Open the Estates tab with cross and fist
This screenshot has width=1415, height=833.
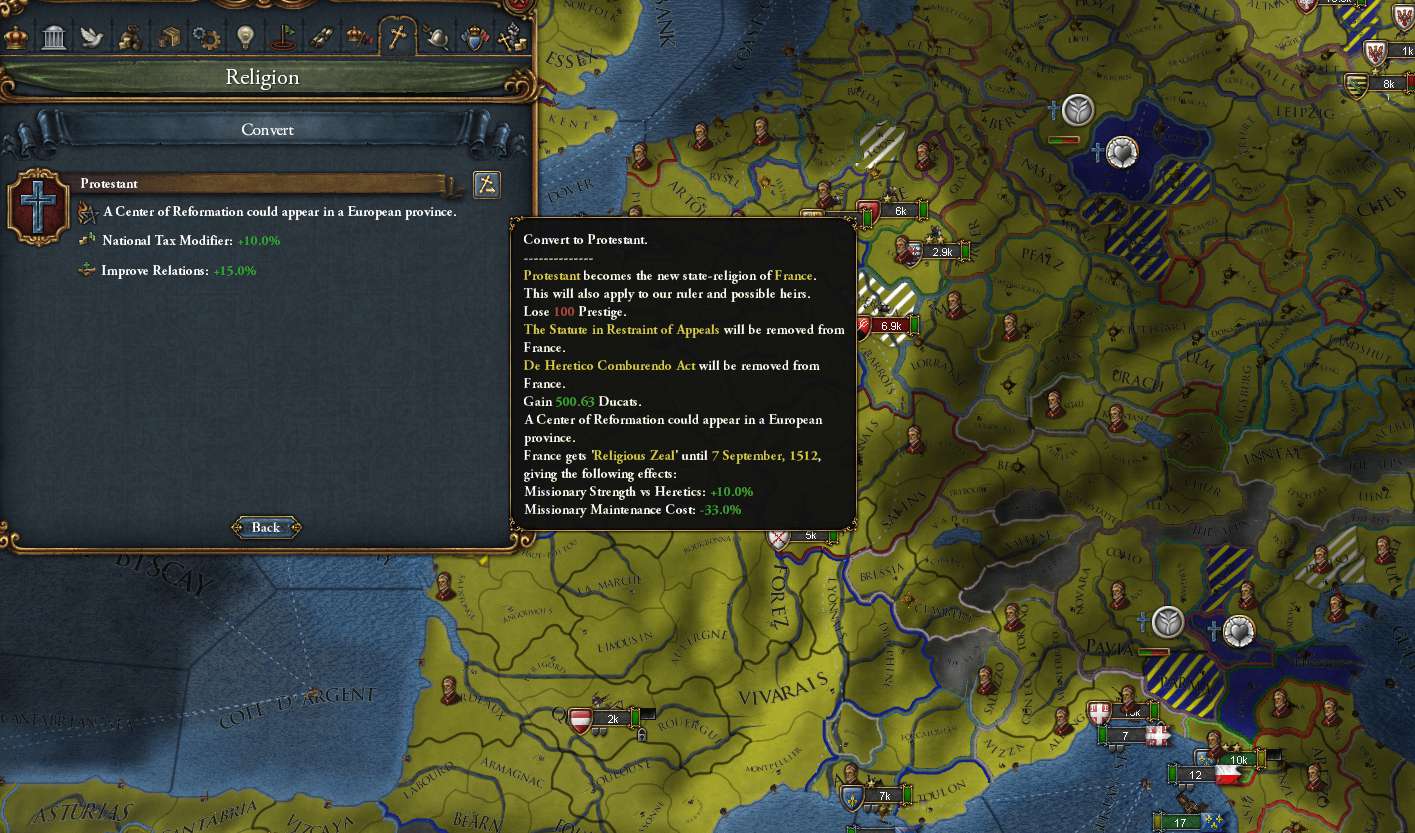click(511, 38)
